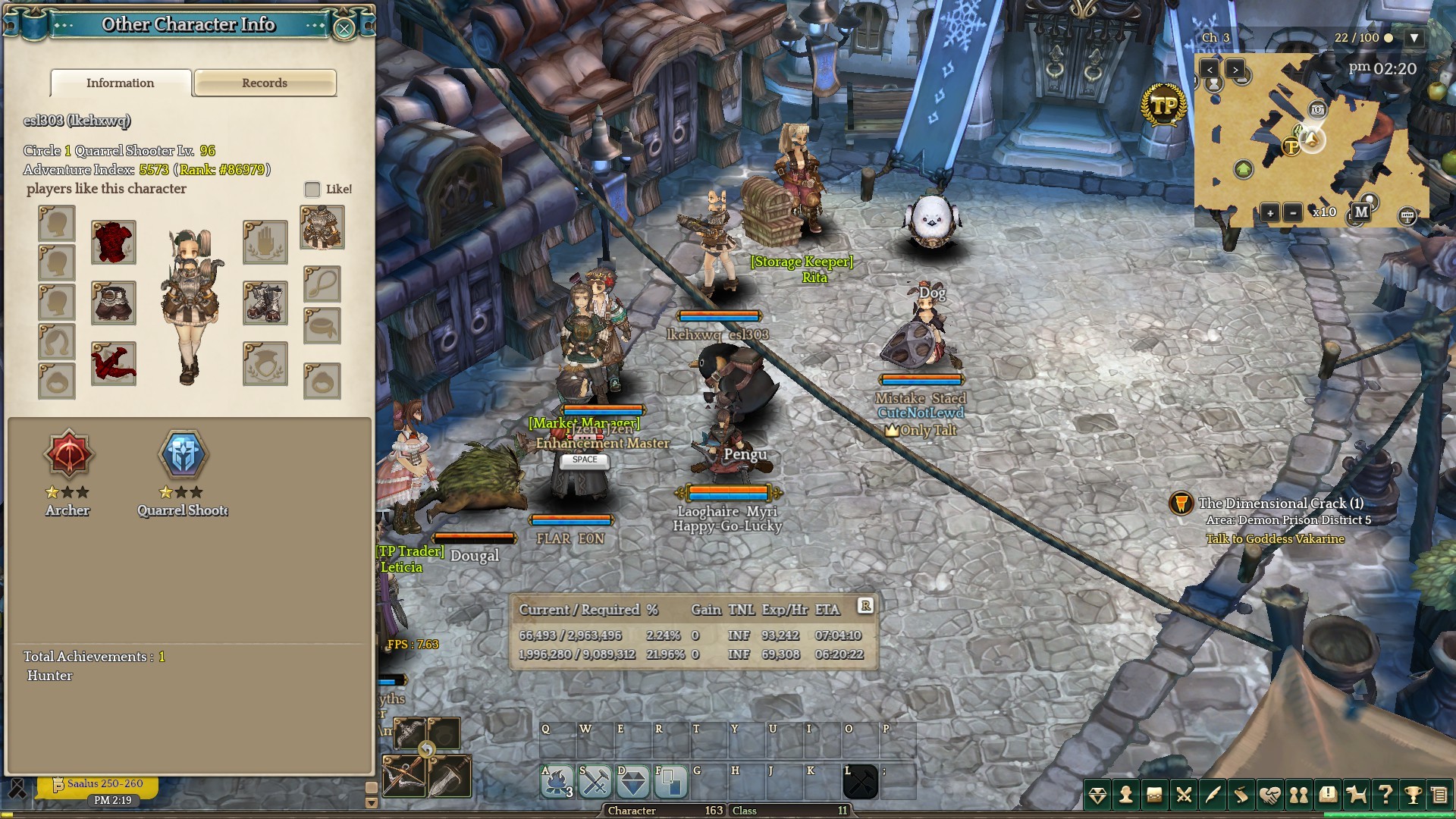This screenshot has height=819, width=1456.
Task: Zoom out the minimap with minus button
Action: (x=1293, y=213)
